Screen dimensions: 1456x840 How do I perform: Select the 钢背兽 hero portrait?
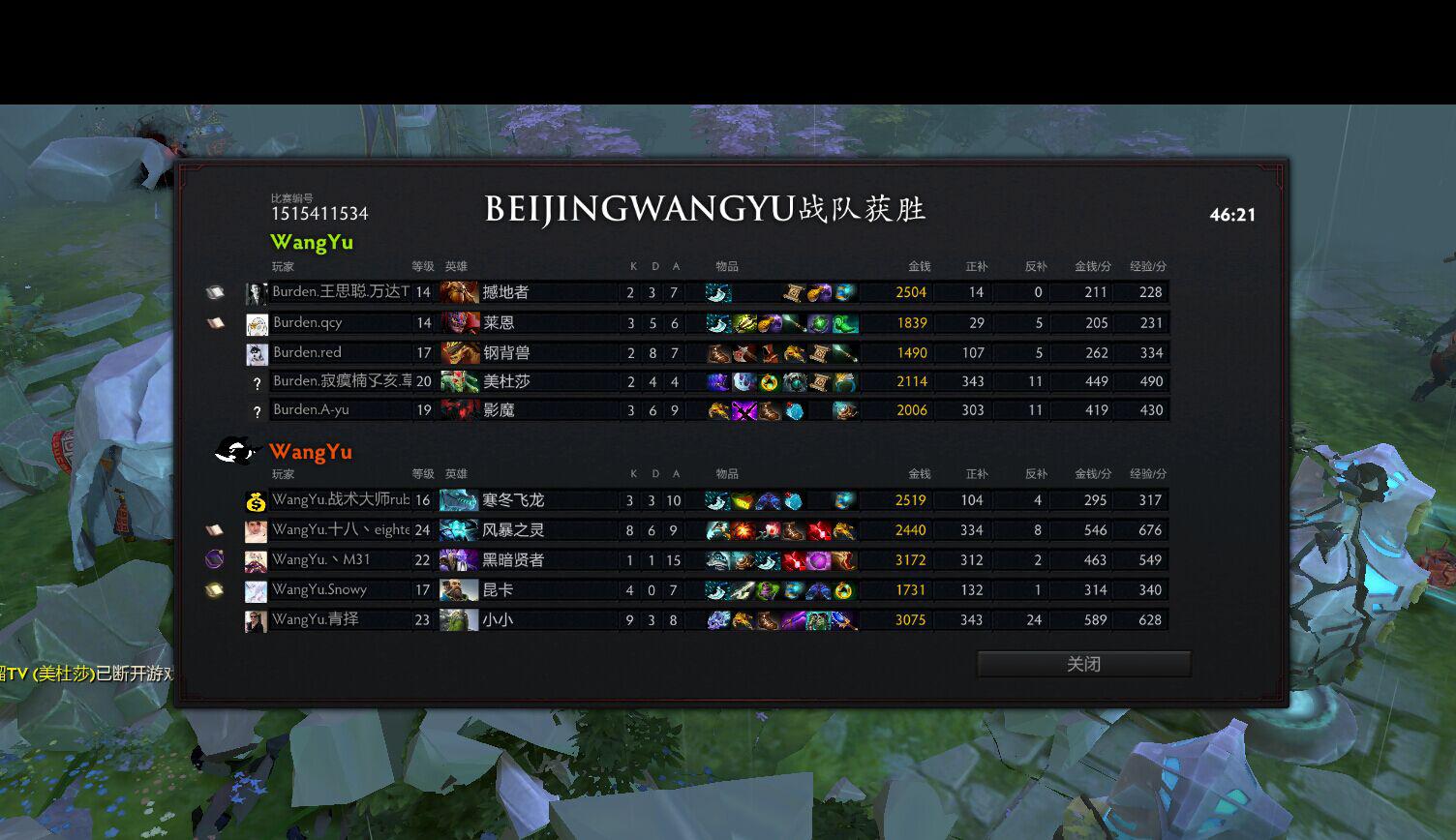(459, 352)
